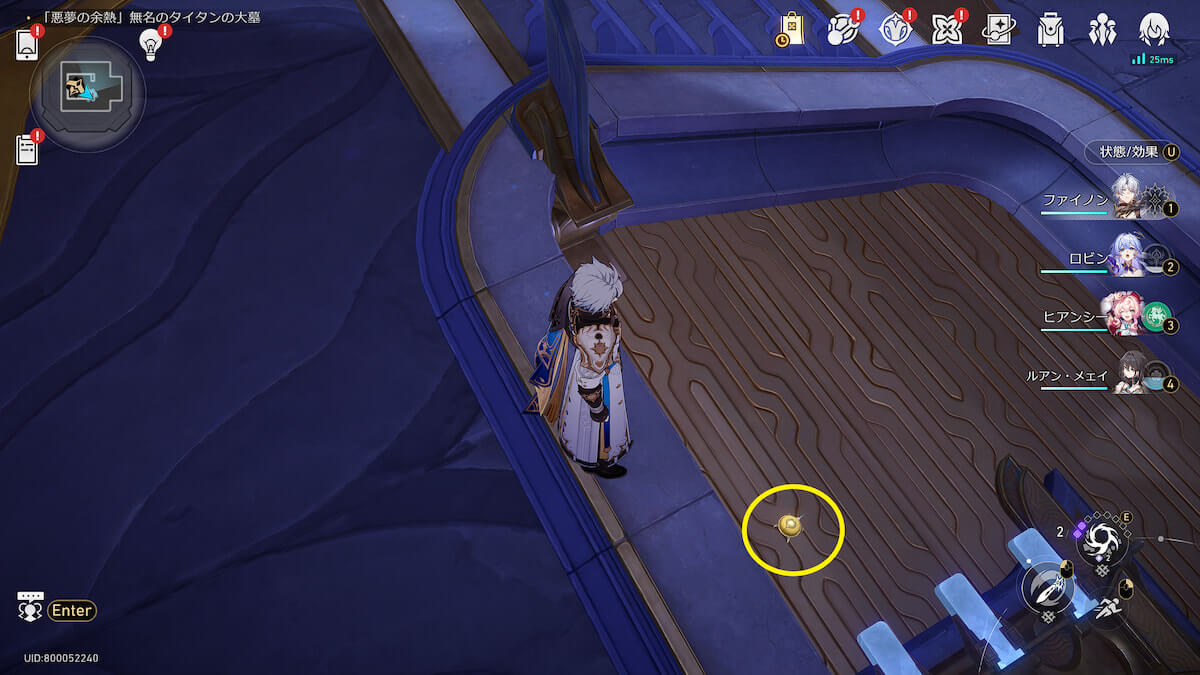Open the chat speech-bubble icon
1200x675 pixels.
pos(30,607)
